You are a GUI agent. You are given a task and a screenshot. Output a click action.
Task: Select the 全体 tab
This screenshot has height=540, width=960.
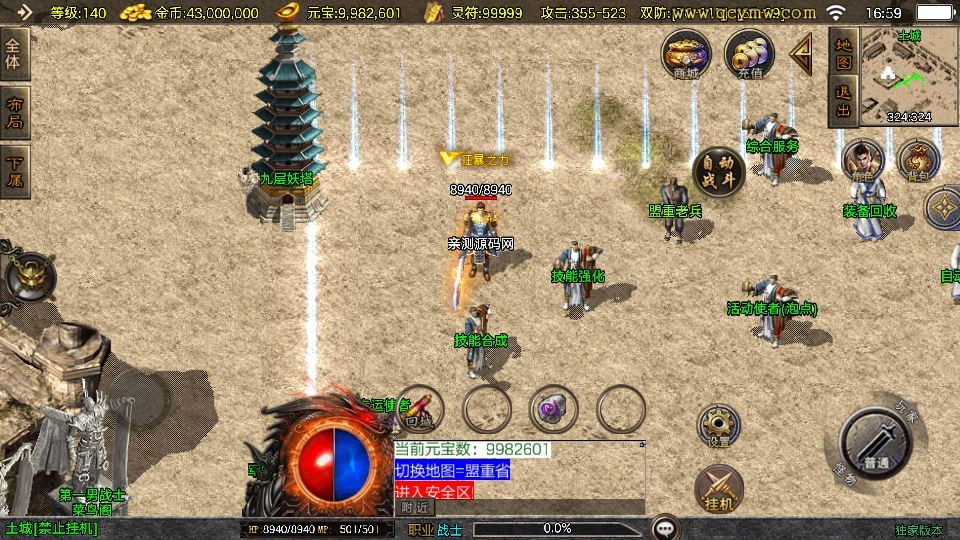[14, 54]
